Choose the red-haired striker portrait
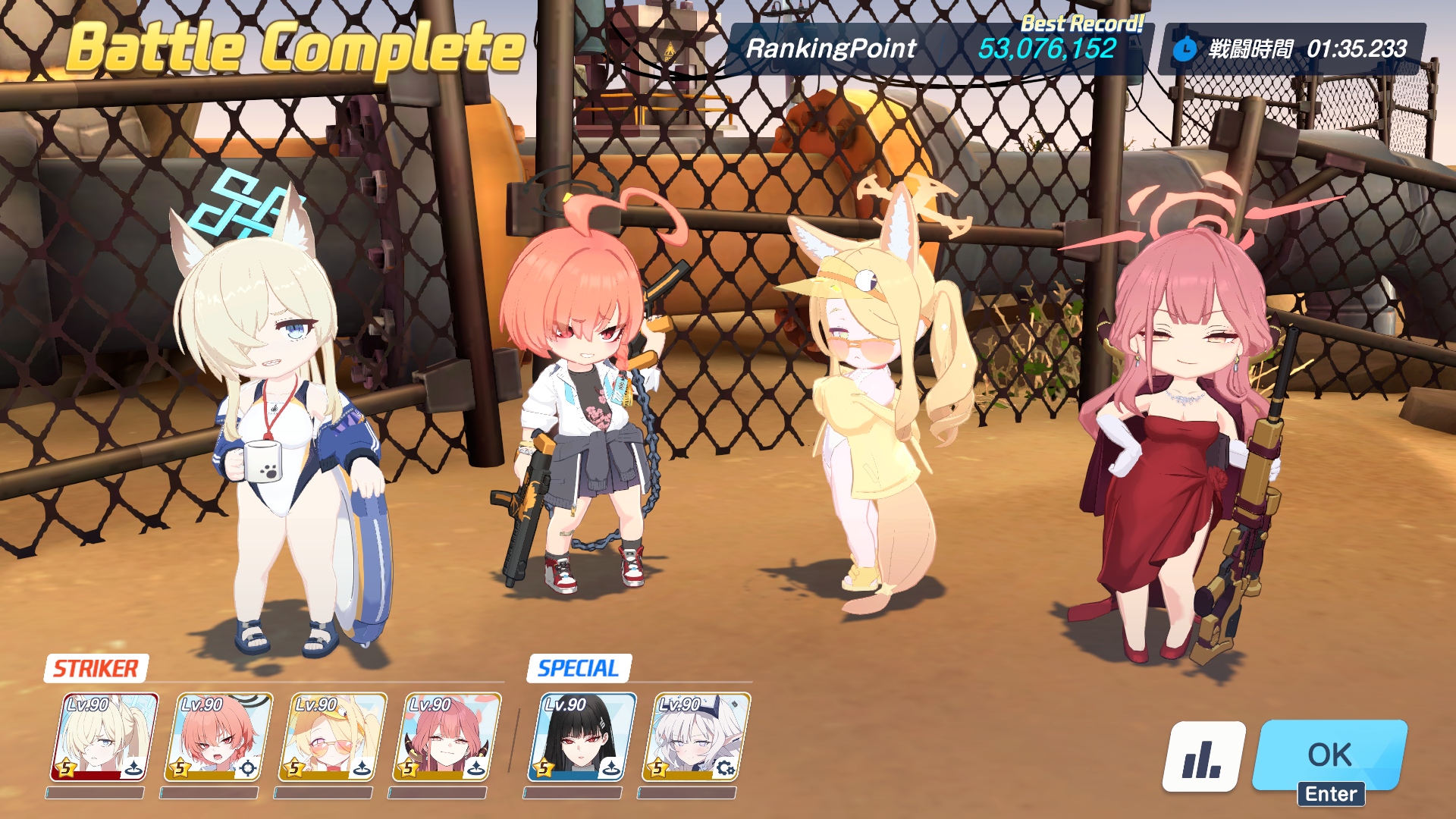The width and height of the screenshot is (1456, 819). coord(218,737)
